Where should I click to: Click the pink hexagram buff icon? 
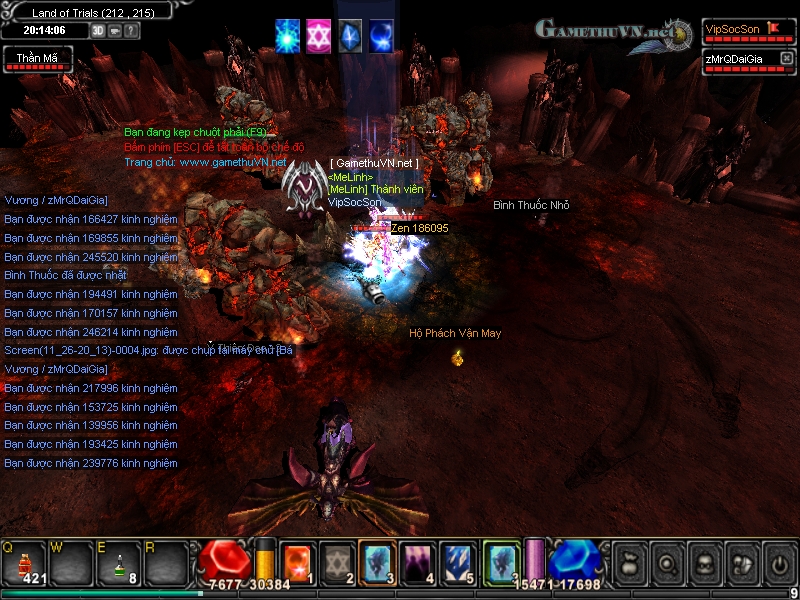[x=318, y=35]
